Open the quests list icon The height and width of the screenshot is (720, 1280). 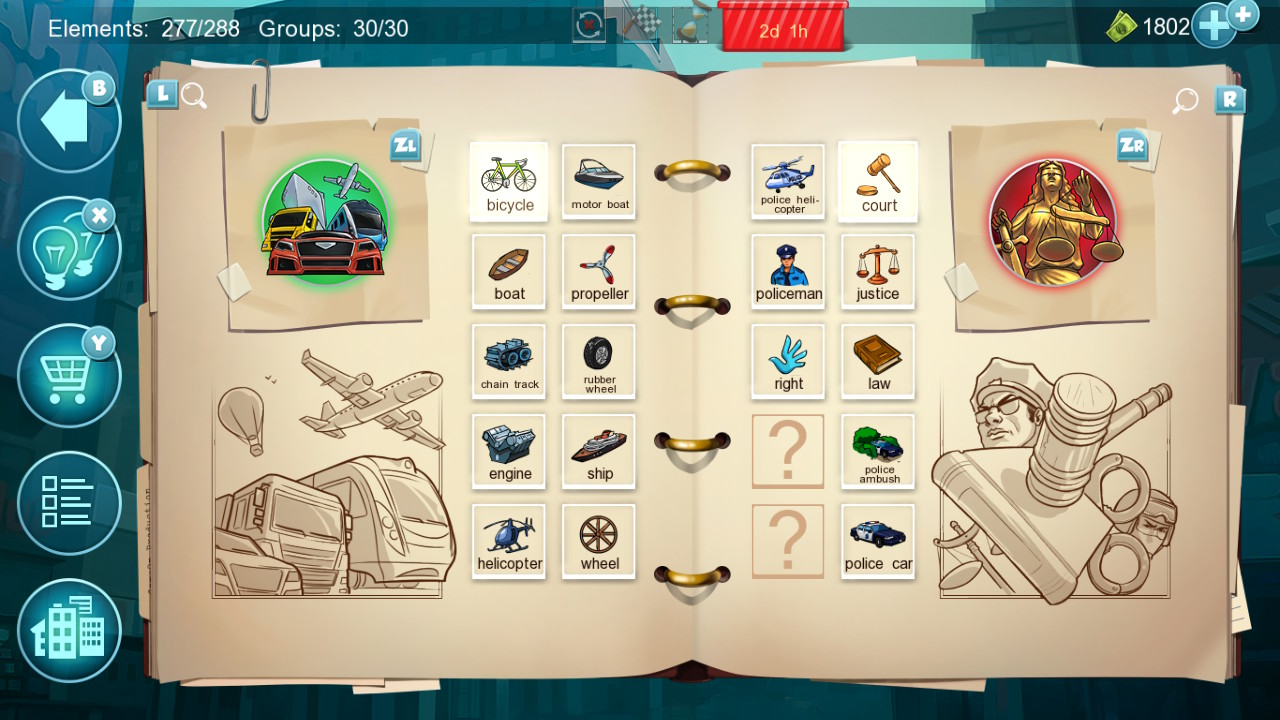pos(68,503)
